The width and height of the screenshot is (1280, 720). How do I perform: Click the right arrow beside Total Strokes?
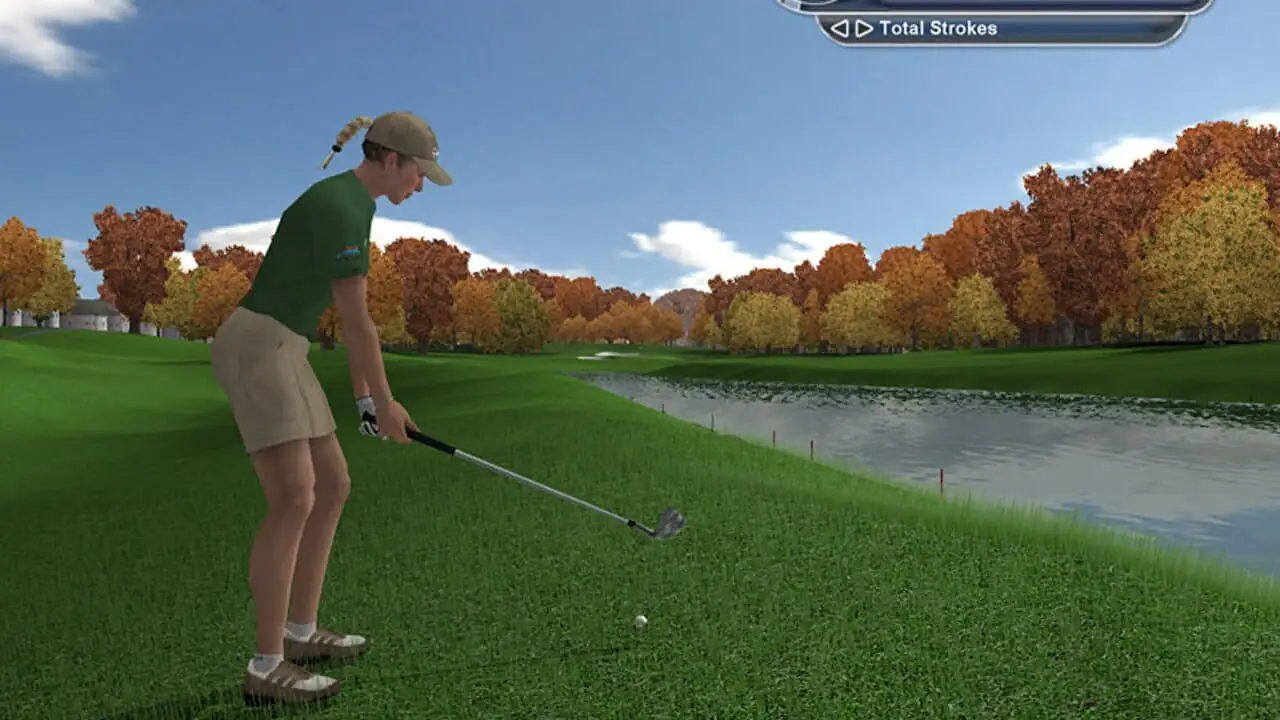coord(863,29)
